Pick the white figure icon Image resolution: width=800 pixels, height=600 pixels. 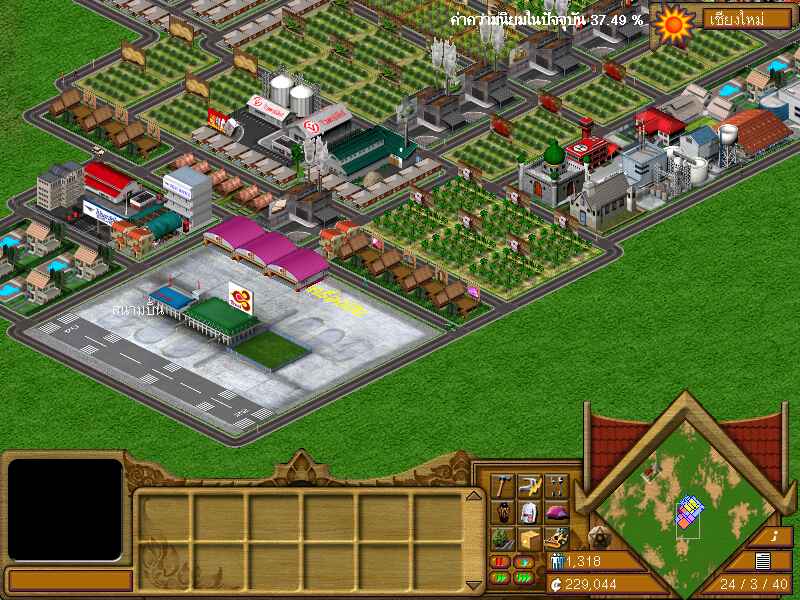(530, 513)
